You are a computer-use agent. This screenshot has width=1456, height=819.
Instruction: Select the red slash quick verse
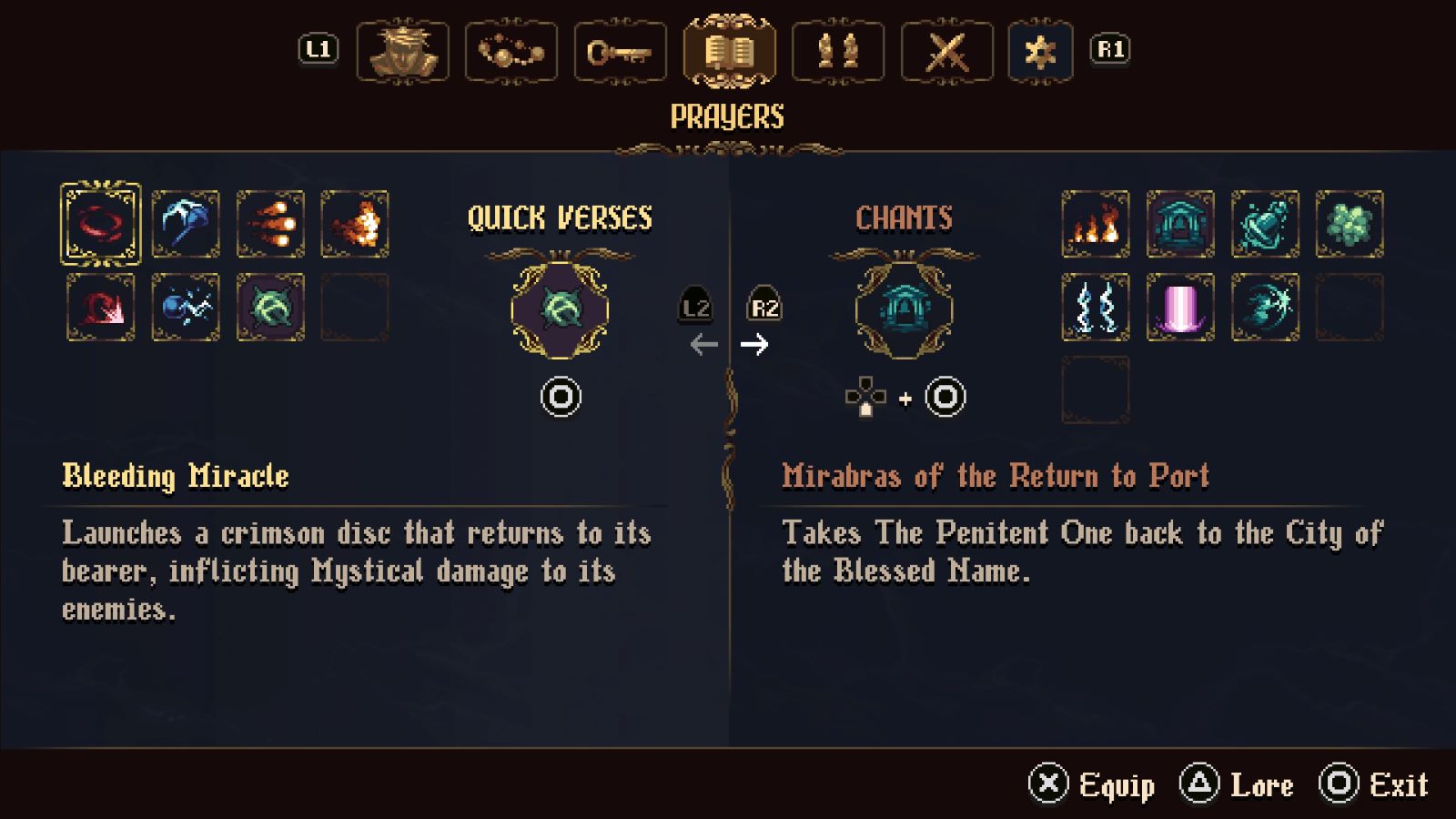pyautogui.click(x=101, y=308)
